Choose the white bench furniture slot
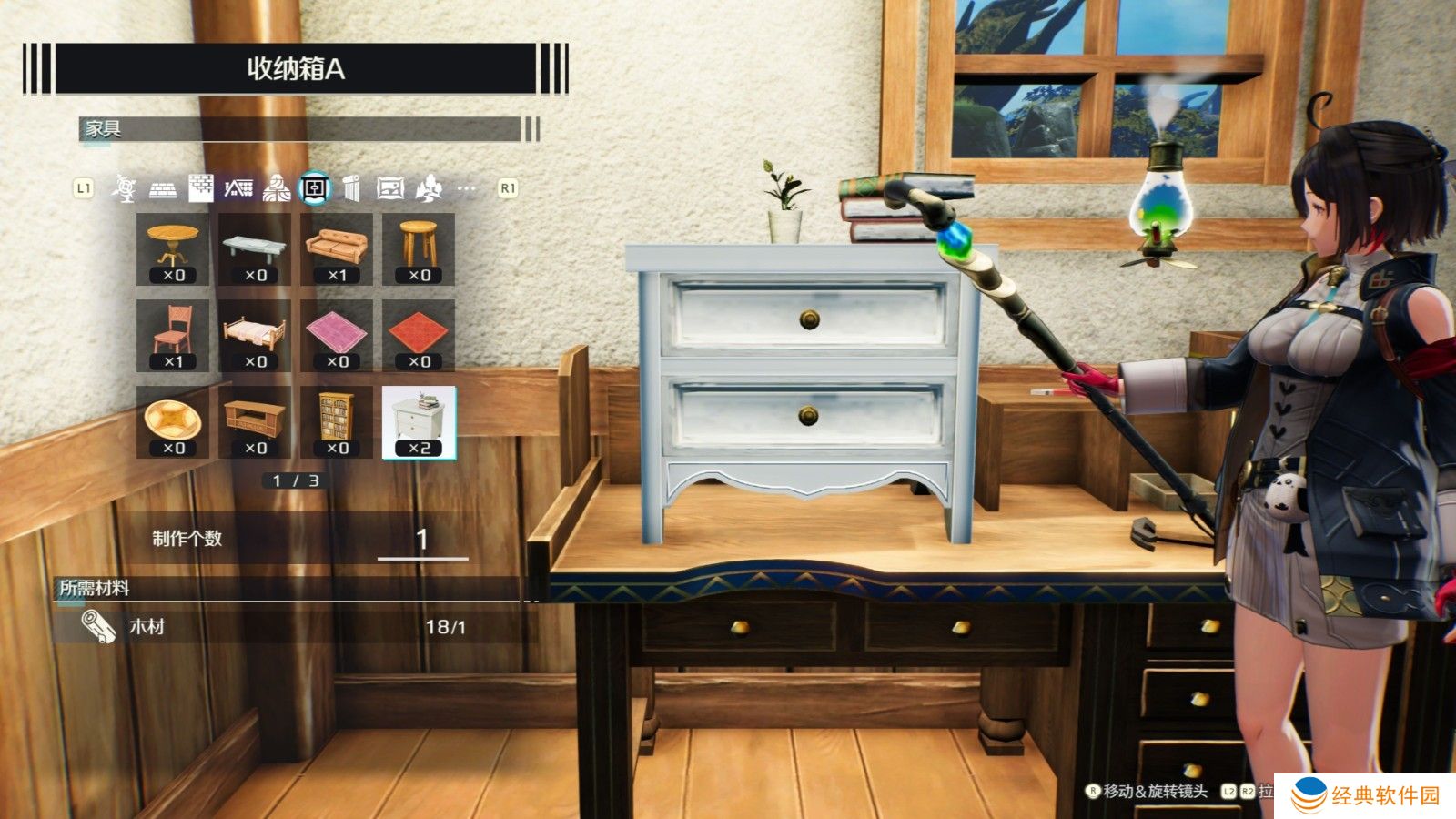The height and width of the screenshot is (819, 1456). (255, 248)
